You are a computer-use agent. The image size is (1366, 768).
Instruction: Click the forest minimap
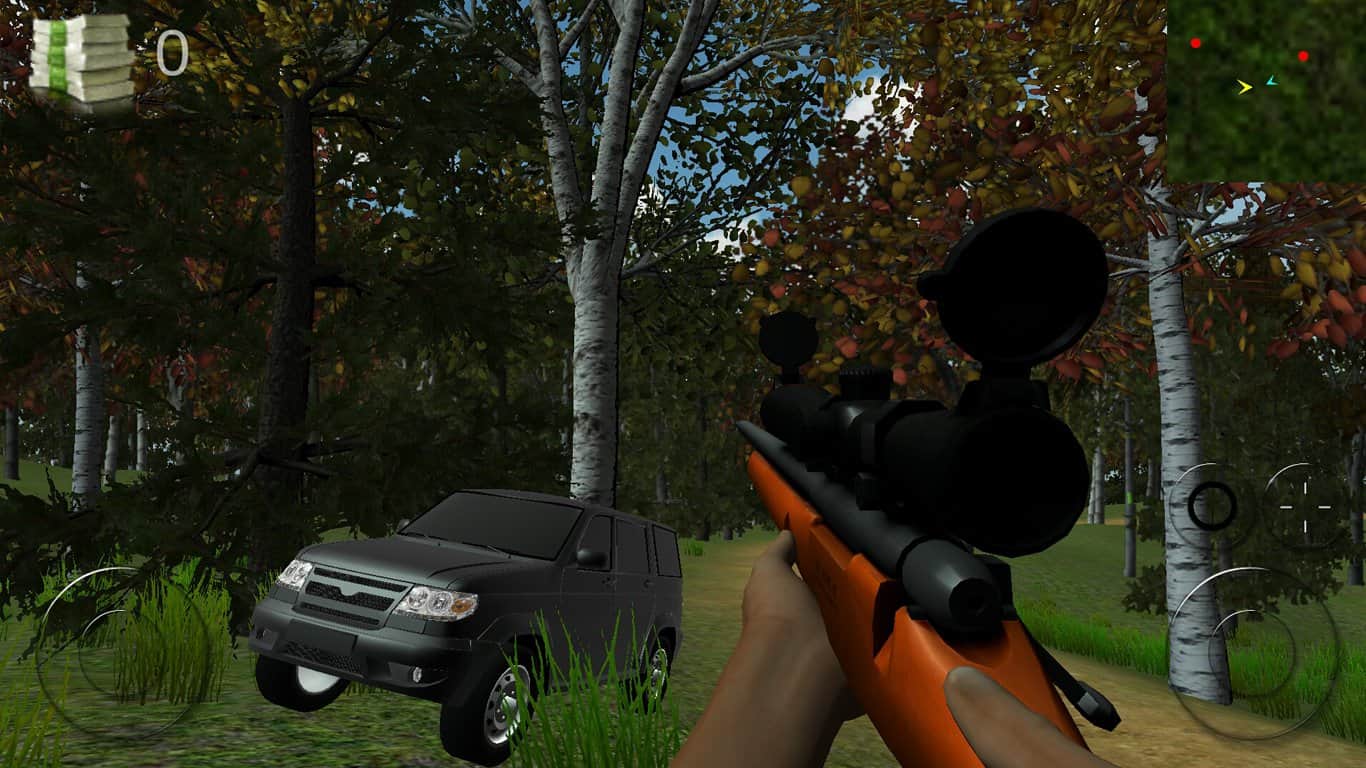point(1265,90)
